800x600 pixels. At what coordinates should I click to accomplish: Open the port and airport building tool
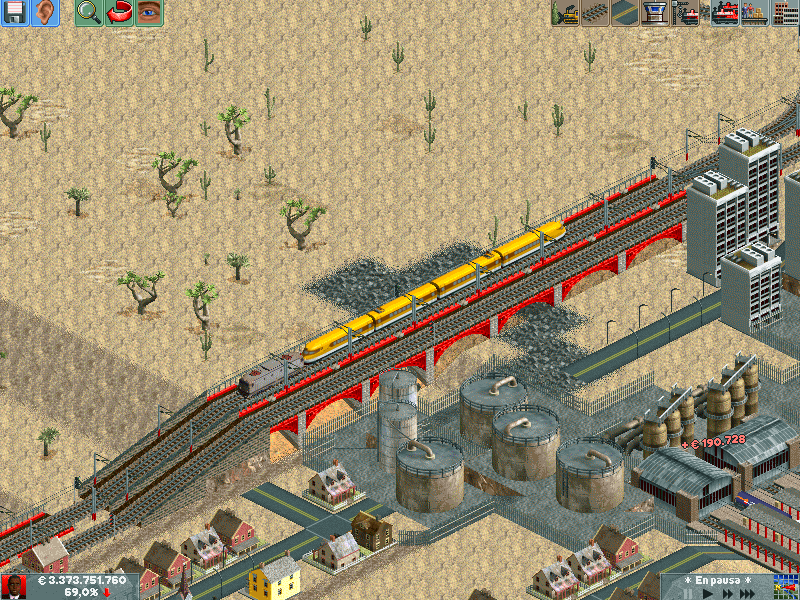[x=655, y=13]
